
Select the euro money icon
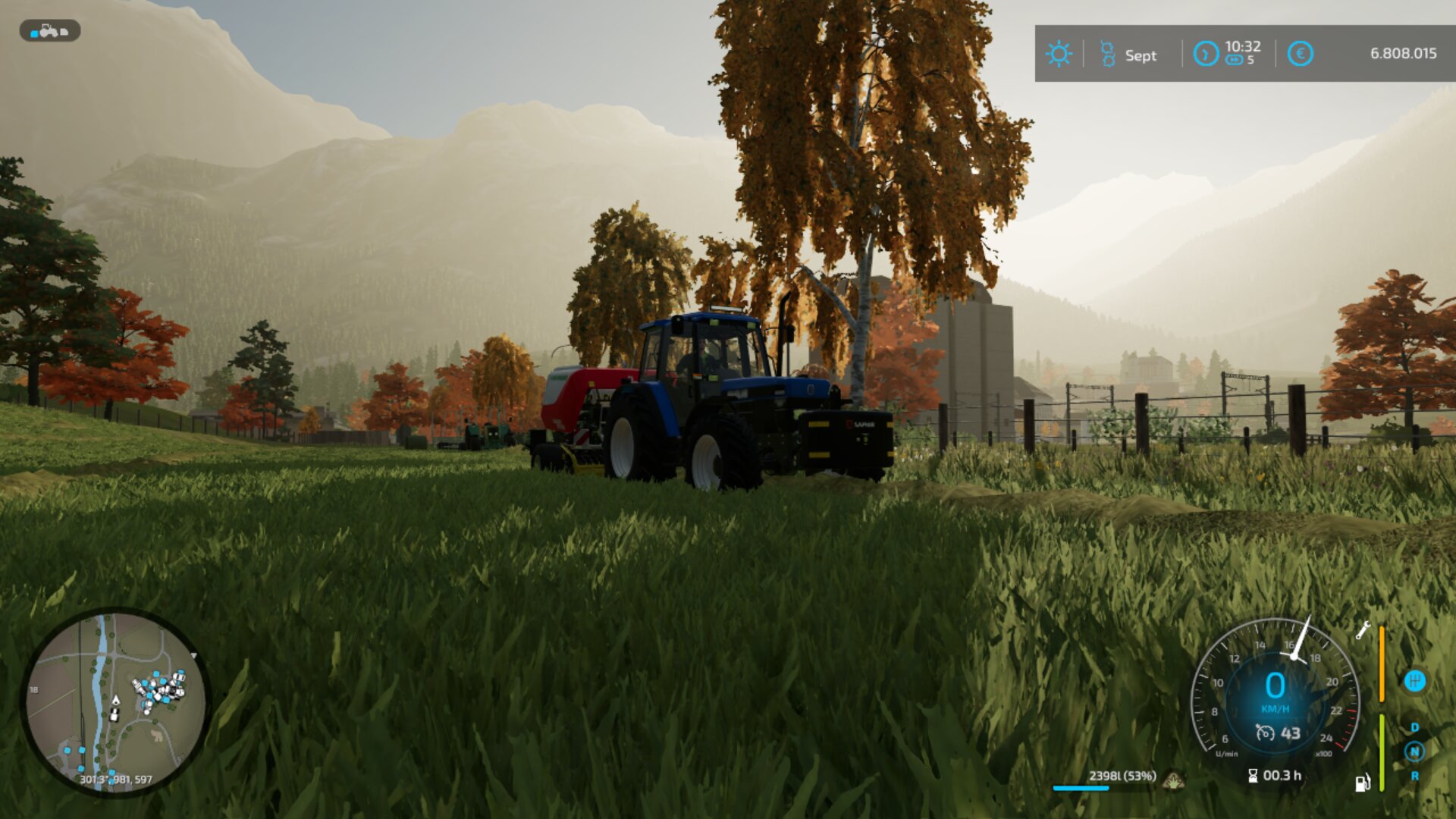coord(1300,54)
